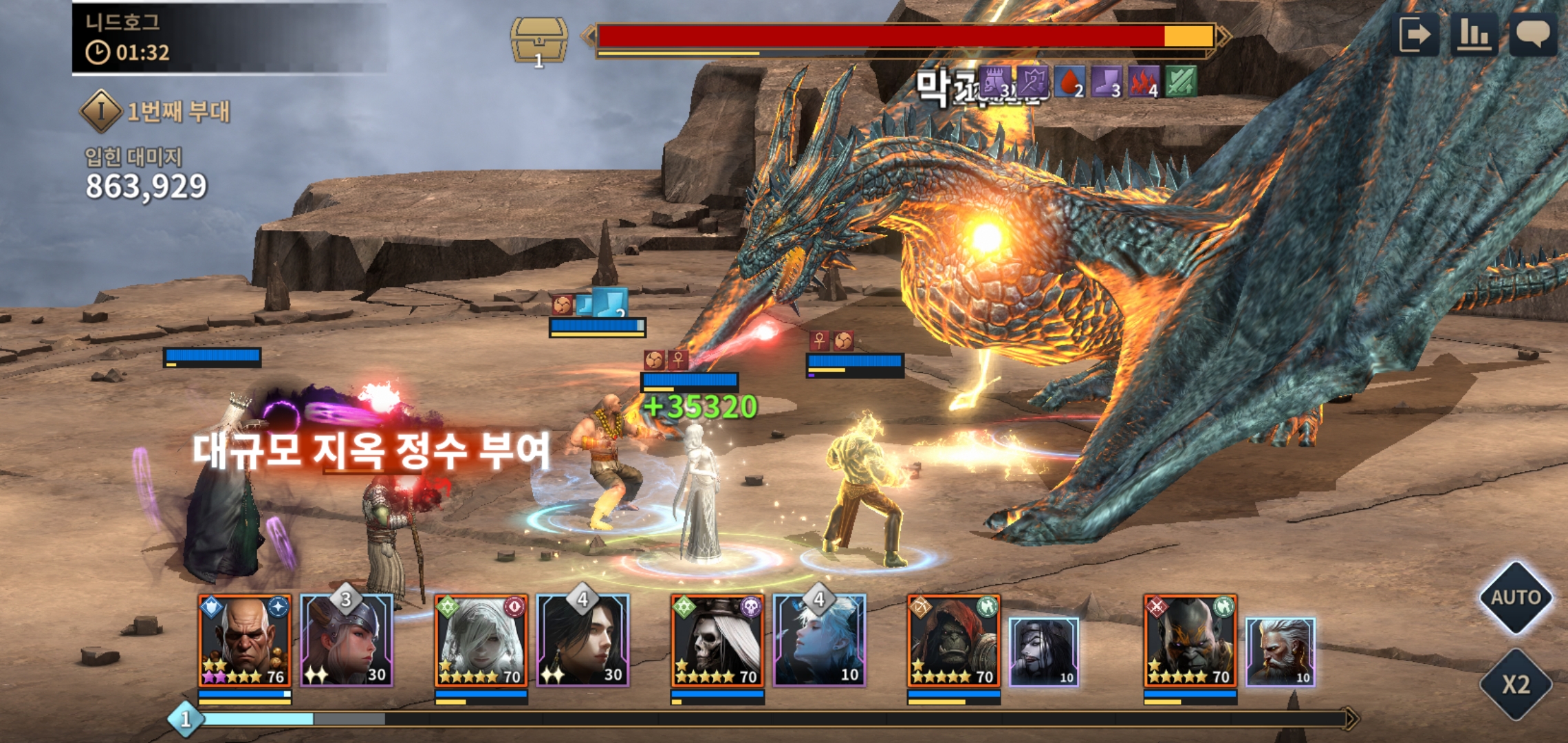Exit the battle via the exit icon
Viewport: 1568px width, 743px height.
pos(1417,34)
